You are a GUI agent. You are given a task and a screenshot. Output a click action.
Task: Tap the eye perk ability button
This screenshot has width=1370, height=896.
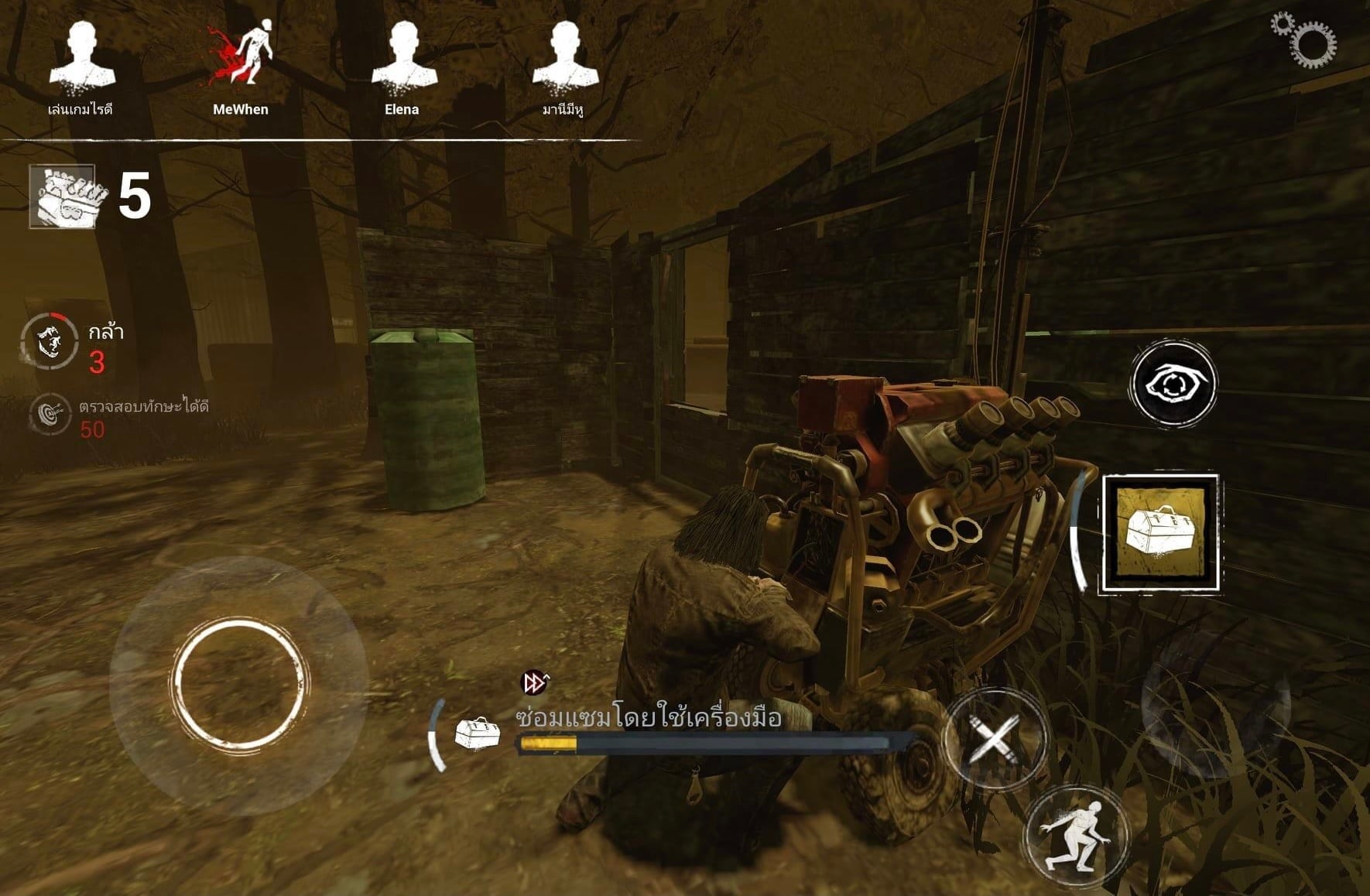[x=1172, y=384]
